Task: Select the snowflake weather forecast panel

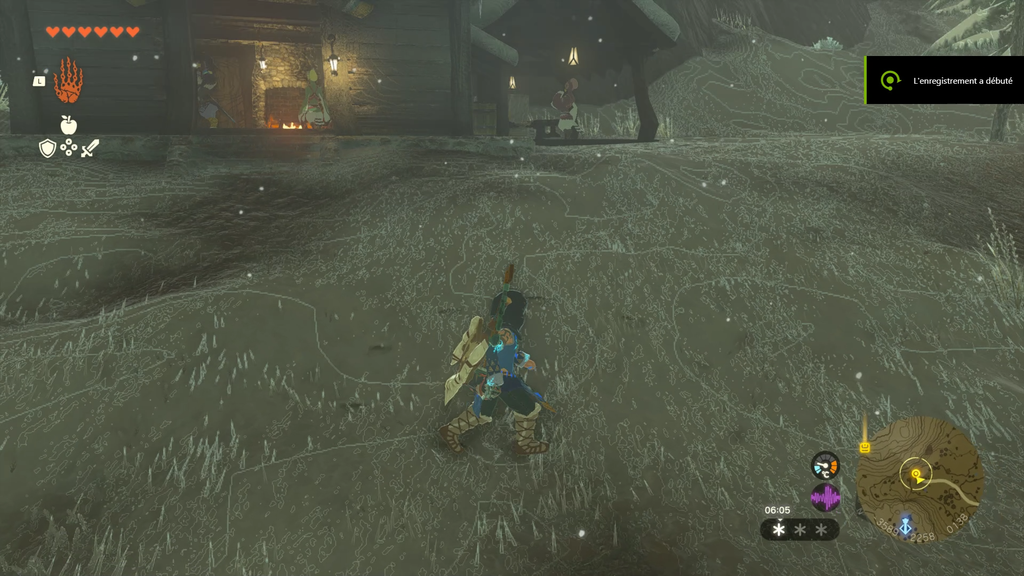Action: point(800,529)
